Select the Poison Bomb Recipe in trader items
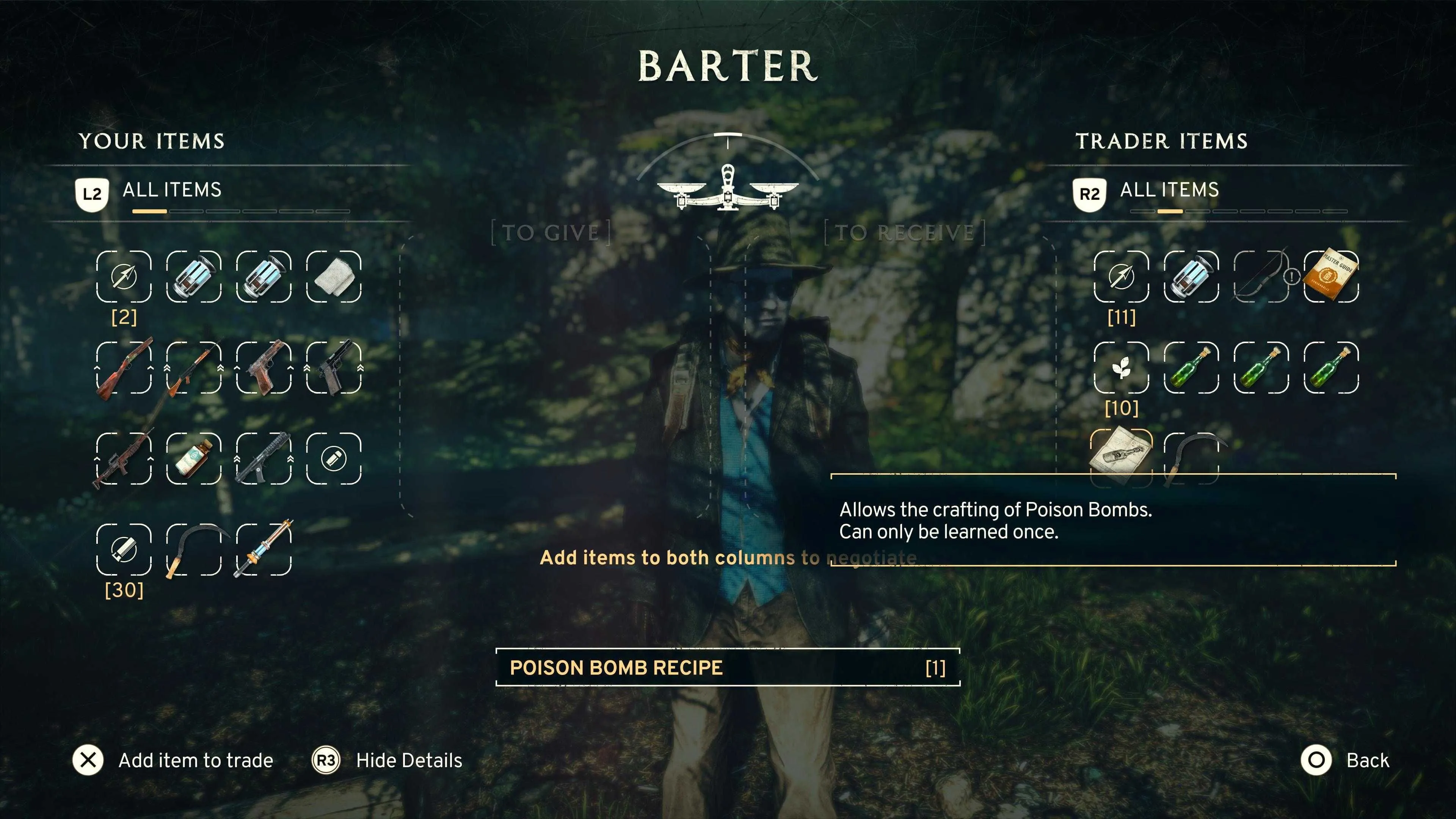 click(1120, 457)
